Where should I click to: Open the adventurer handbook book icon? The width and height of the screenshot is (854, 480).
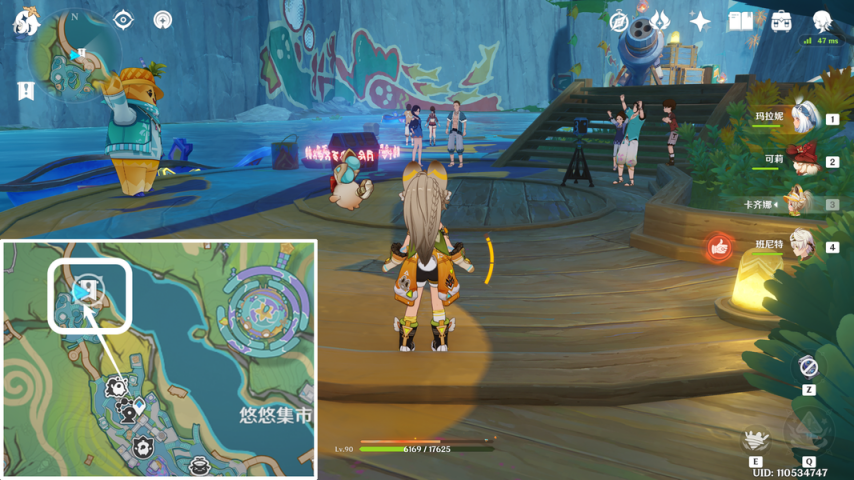pyautogui.click(x=740, y=21)
